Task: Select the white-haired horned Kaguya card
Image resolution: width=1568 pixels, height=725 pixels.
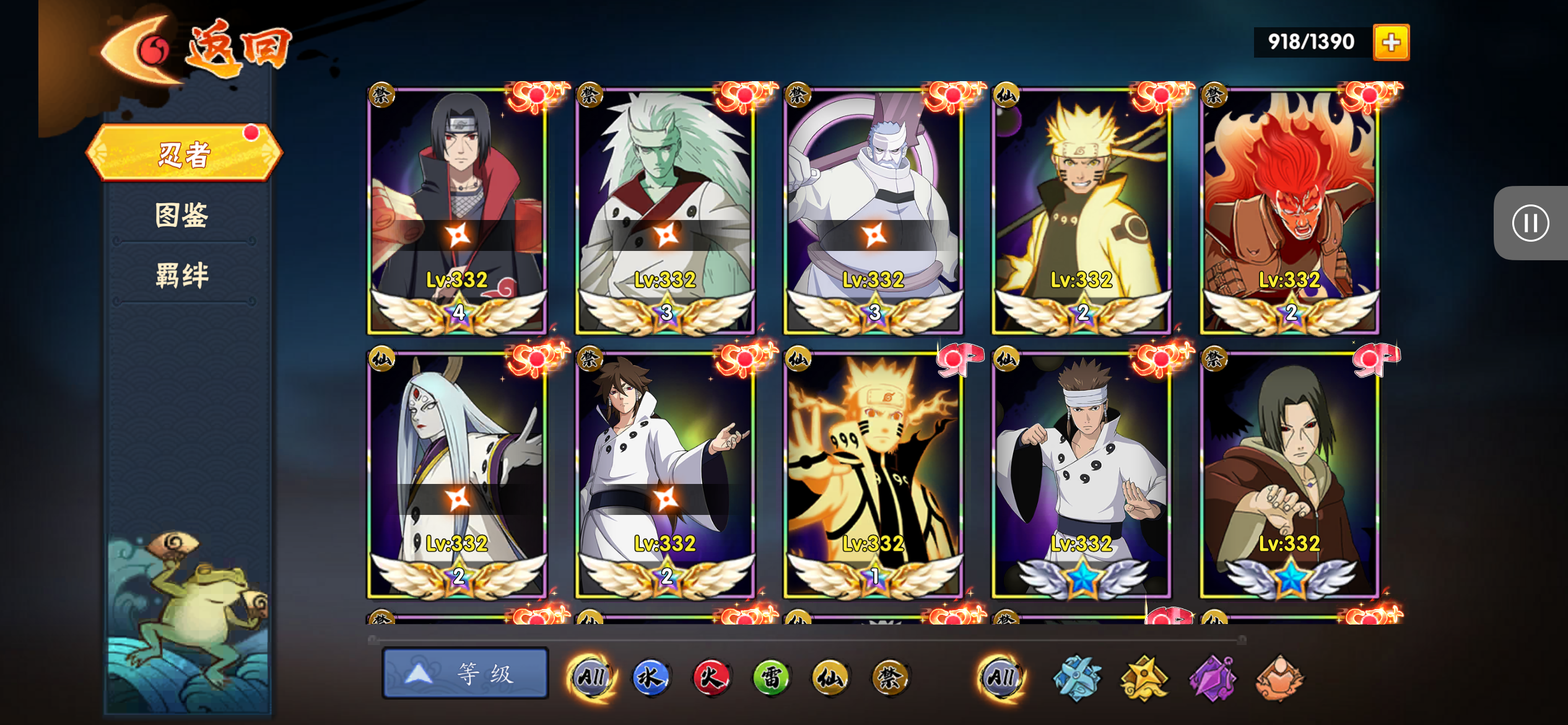Action: coord(457,475)
